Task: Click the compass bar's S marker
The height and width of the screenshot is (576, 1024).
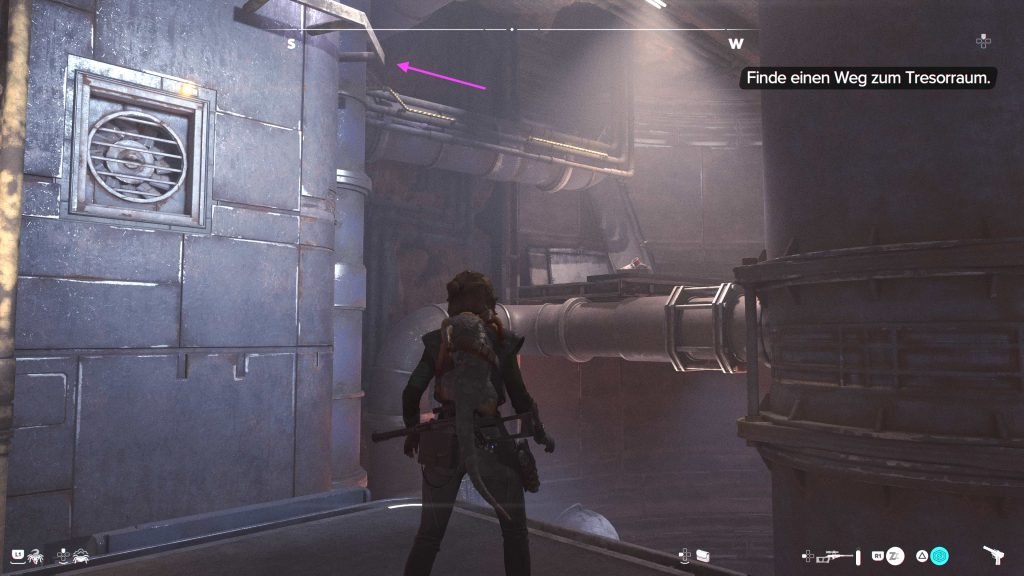Action: pos(291,43)
